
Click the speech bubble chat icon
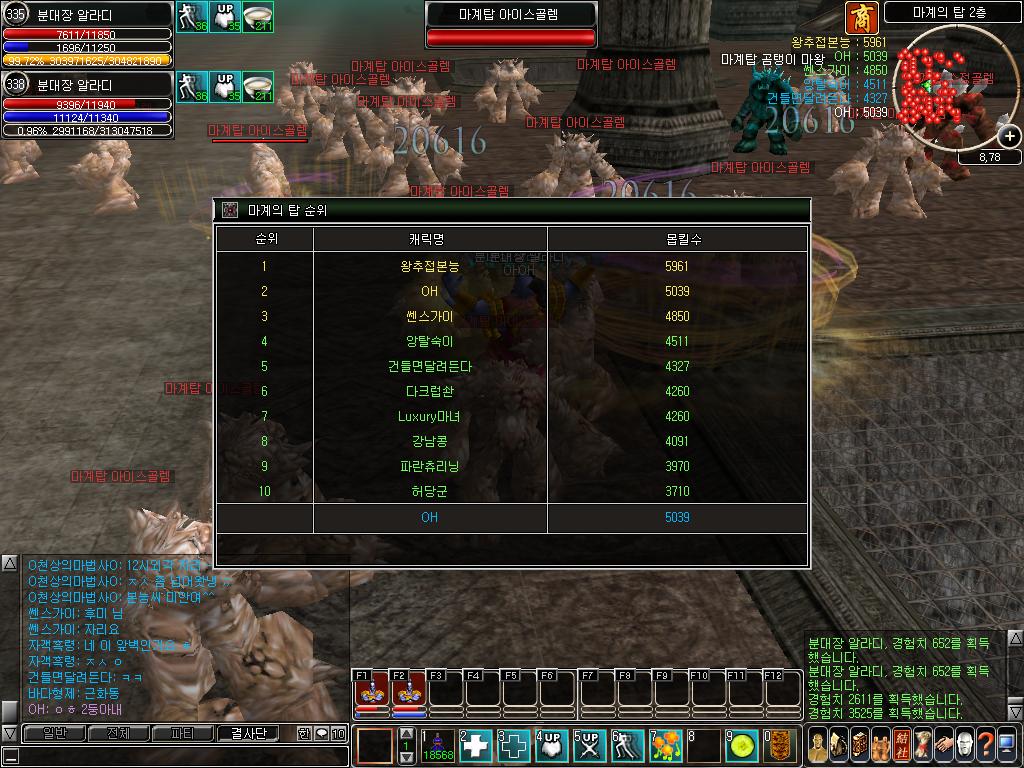[321, 733]
